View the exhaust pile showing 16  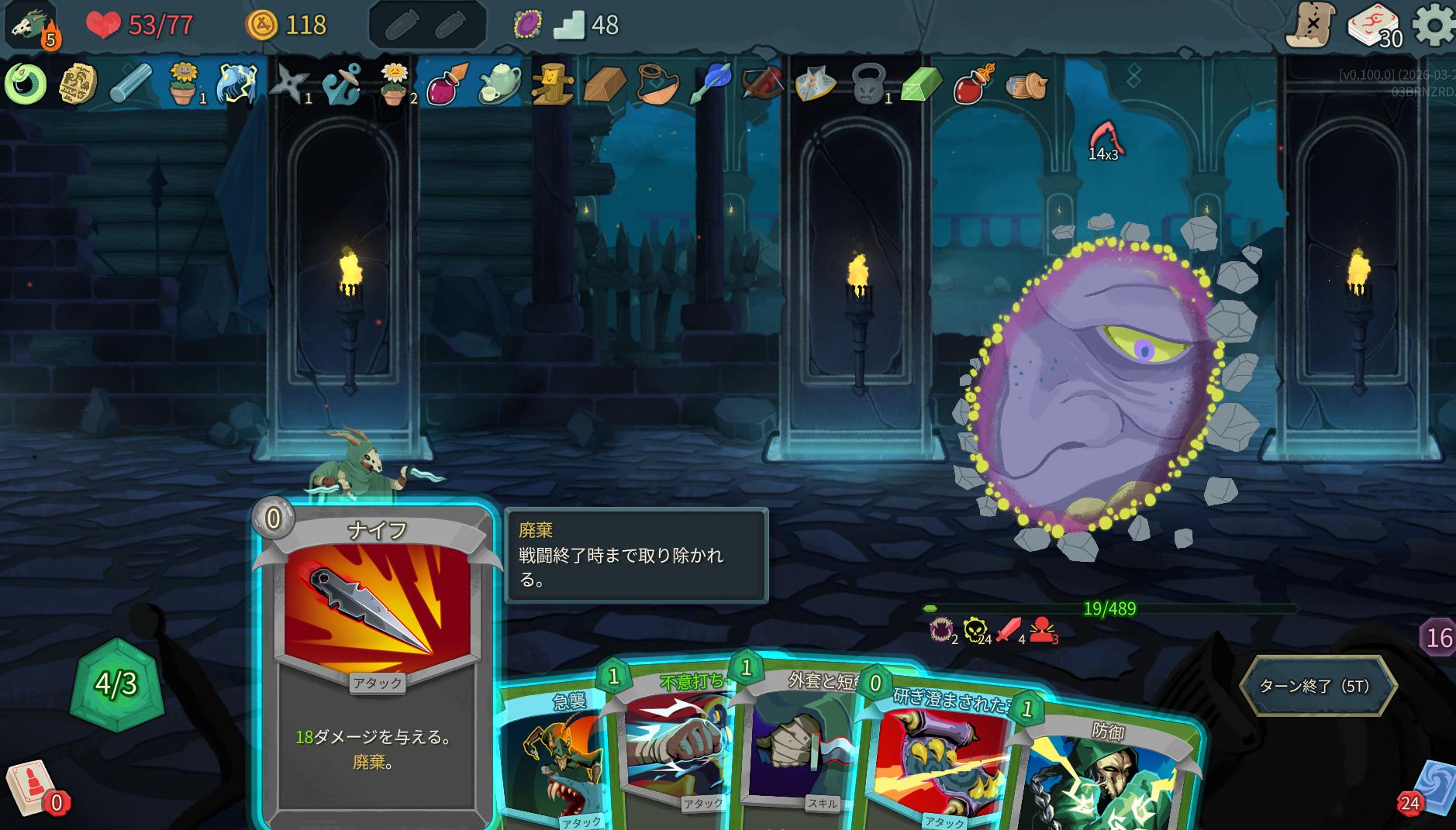(1438, 637)
